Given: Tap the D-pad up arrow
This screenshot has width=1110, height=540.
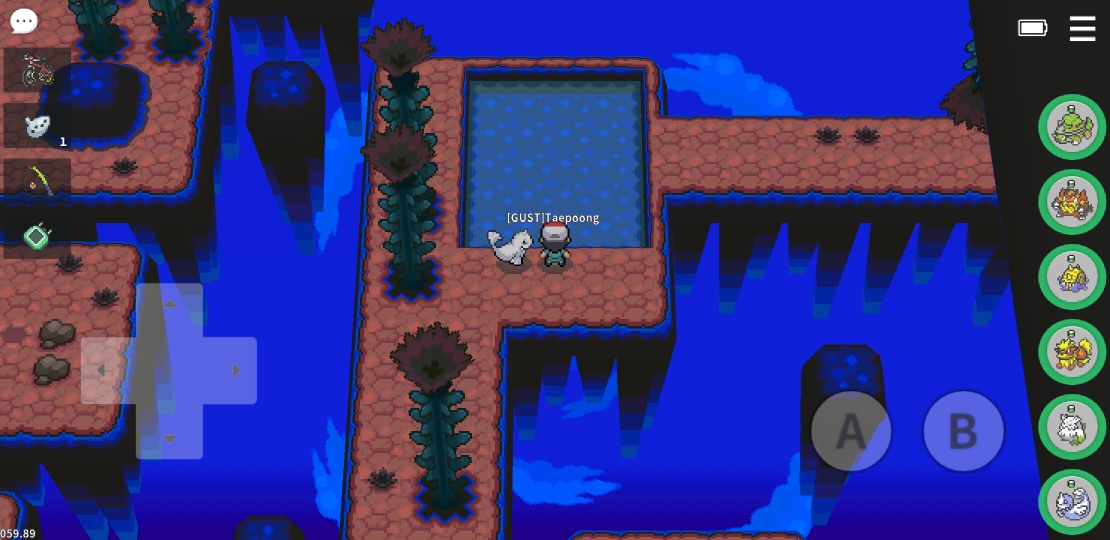Looking at the screenshot, I should [x=169, y=304].
